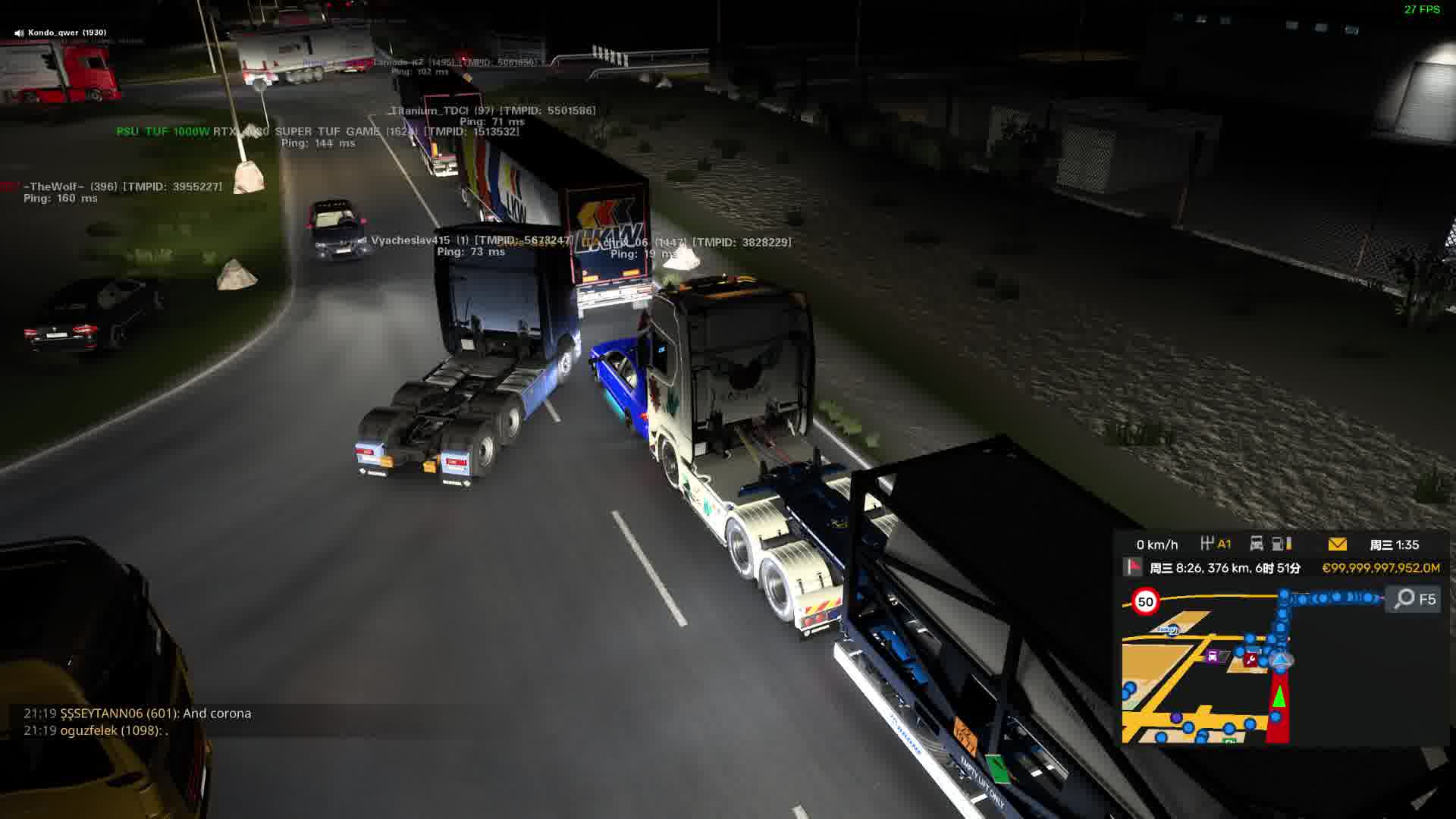Image resolution: width=1456 pixels, height=819 pixels.
Task: Click the Kondo_qwer voice speaker indicator
Action: point(19,33)
